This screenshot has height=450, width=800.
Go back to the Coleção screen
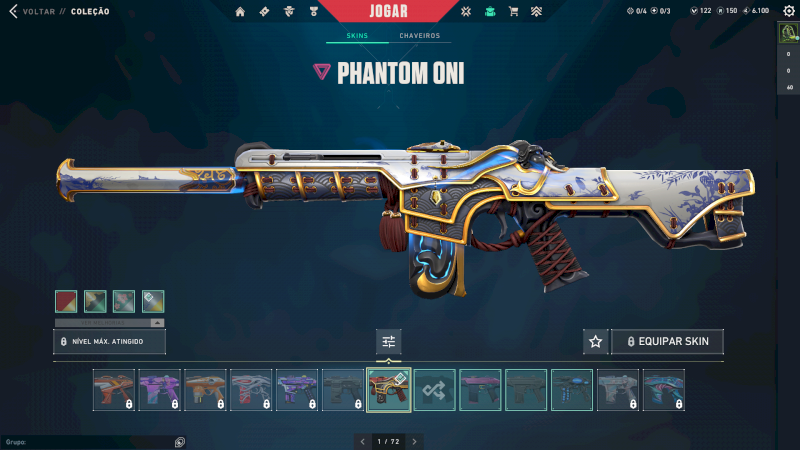pyautogui.click(x=14, y=11)
